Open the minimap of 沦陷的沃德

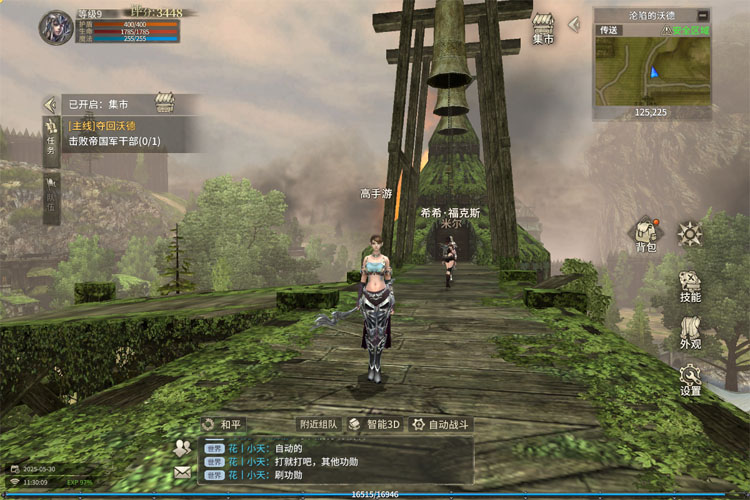[x=651, y=70]
